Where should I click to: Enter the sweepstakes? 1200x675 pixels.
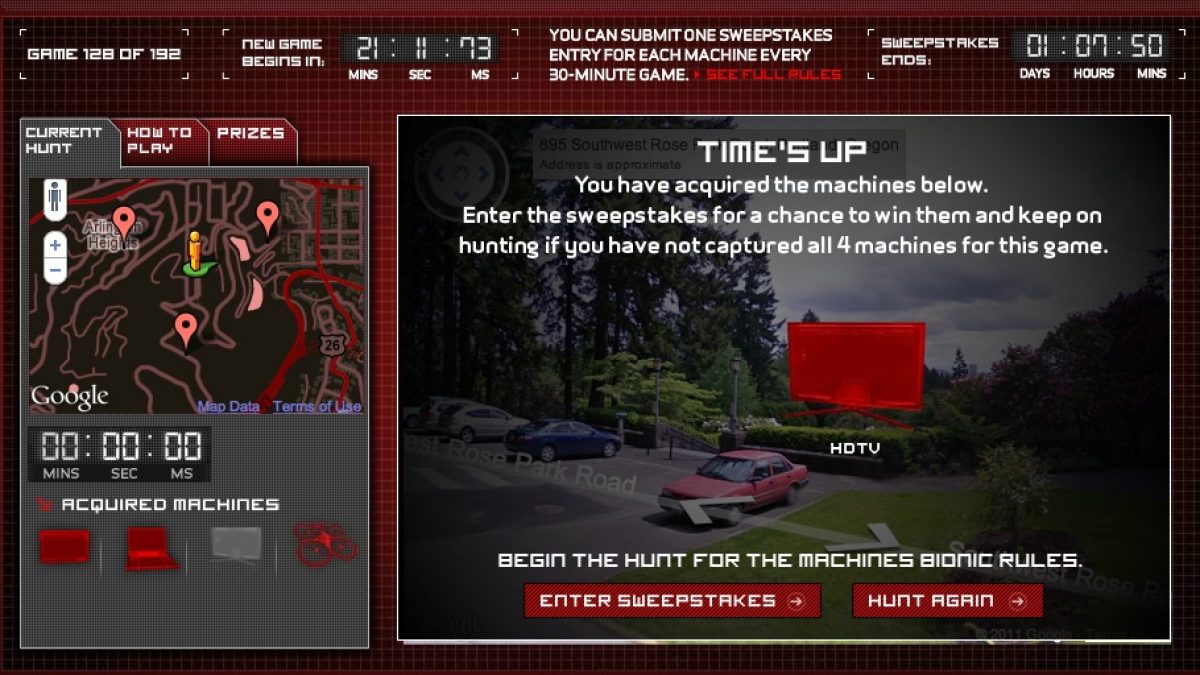672,601
